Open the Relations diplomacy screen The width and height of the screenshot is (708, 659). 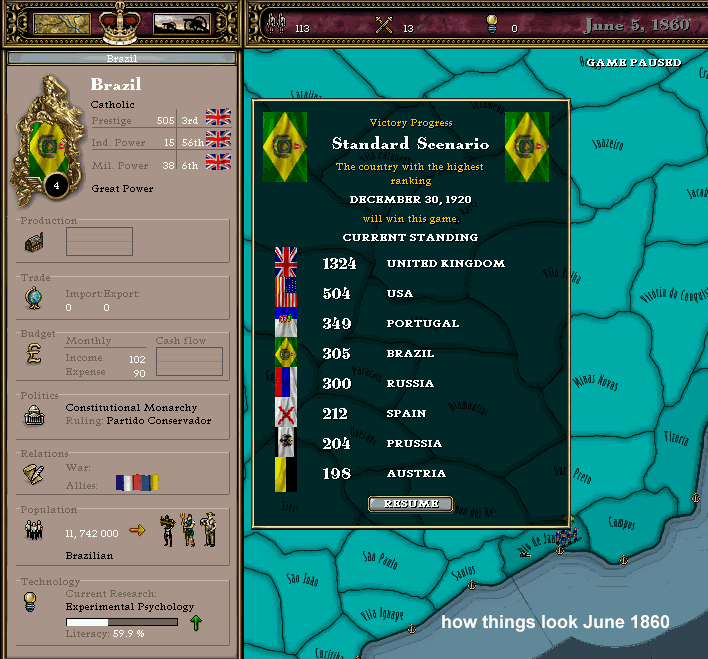34,474
